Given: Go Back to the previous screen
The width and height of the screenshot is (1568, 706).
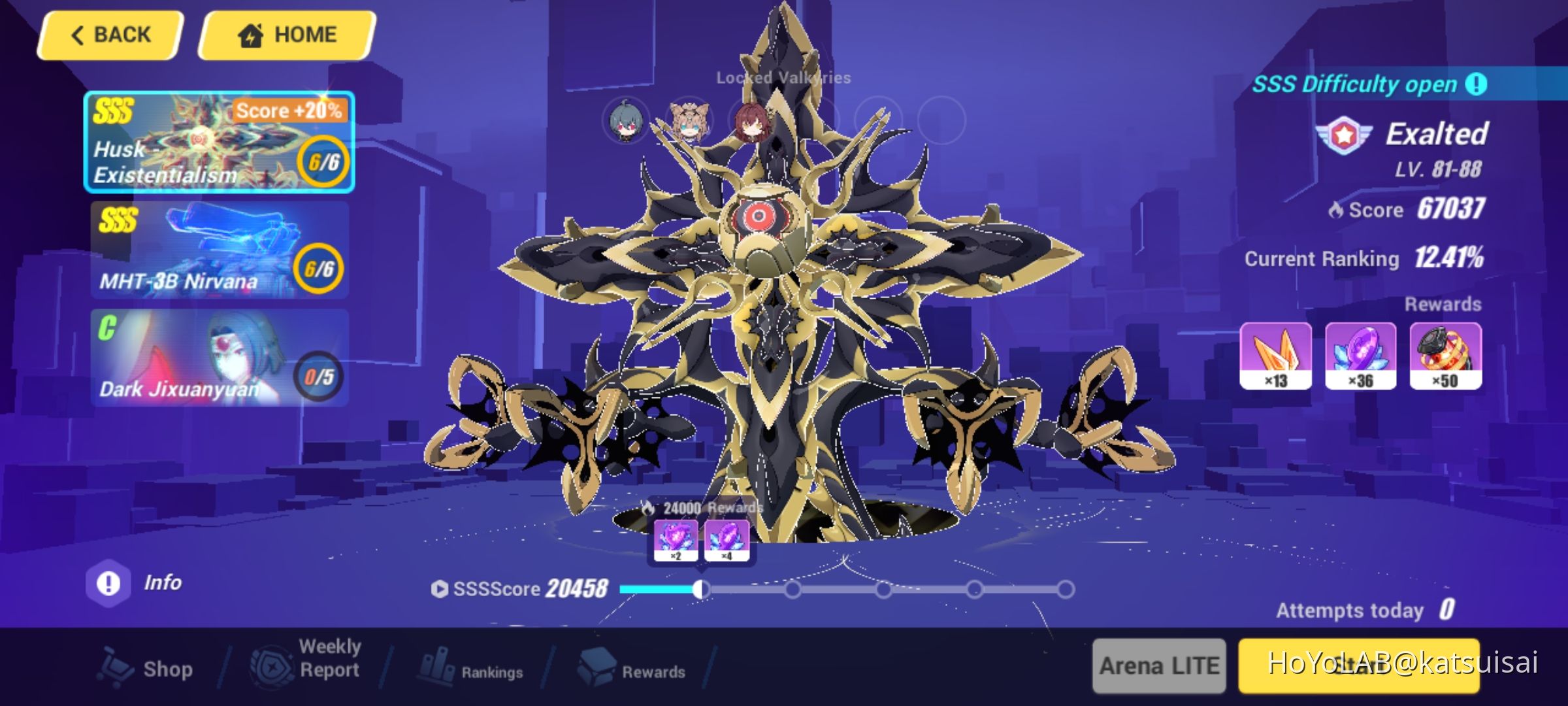Looking at the screenshot, I should click(x=110, y=33).
